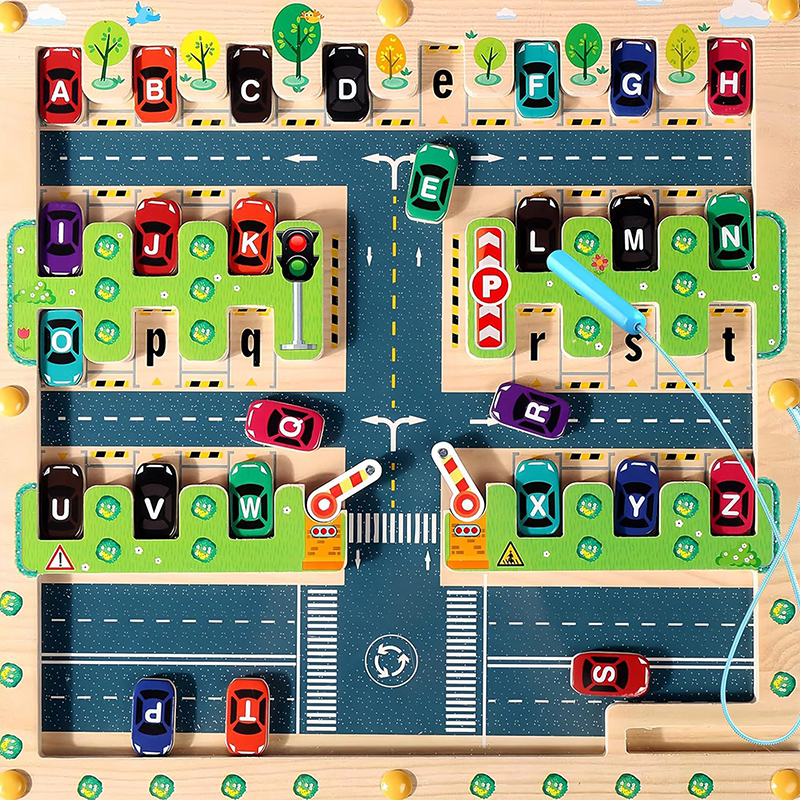Select the purple car labeled R
This screenshot has width=800, height=800.
(531, 409)
